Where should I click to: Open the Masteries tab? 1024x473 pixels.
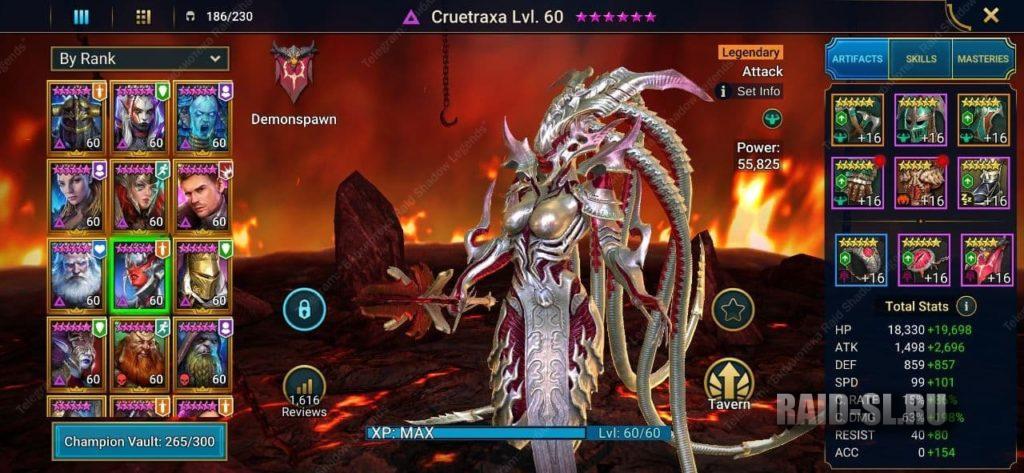983,59
